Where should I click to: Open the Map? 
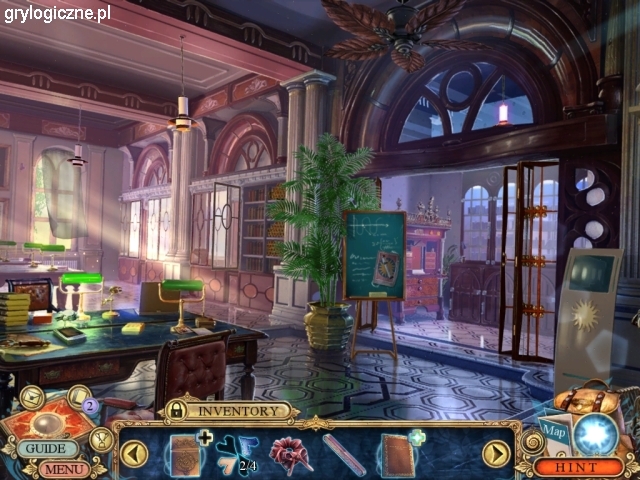pyautogui.click(x=556, y=435)
